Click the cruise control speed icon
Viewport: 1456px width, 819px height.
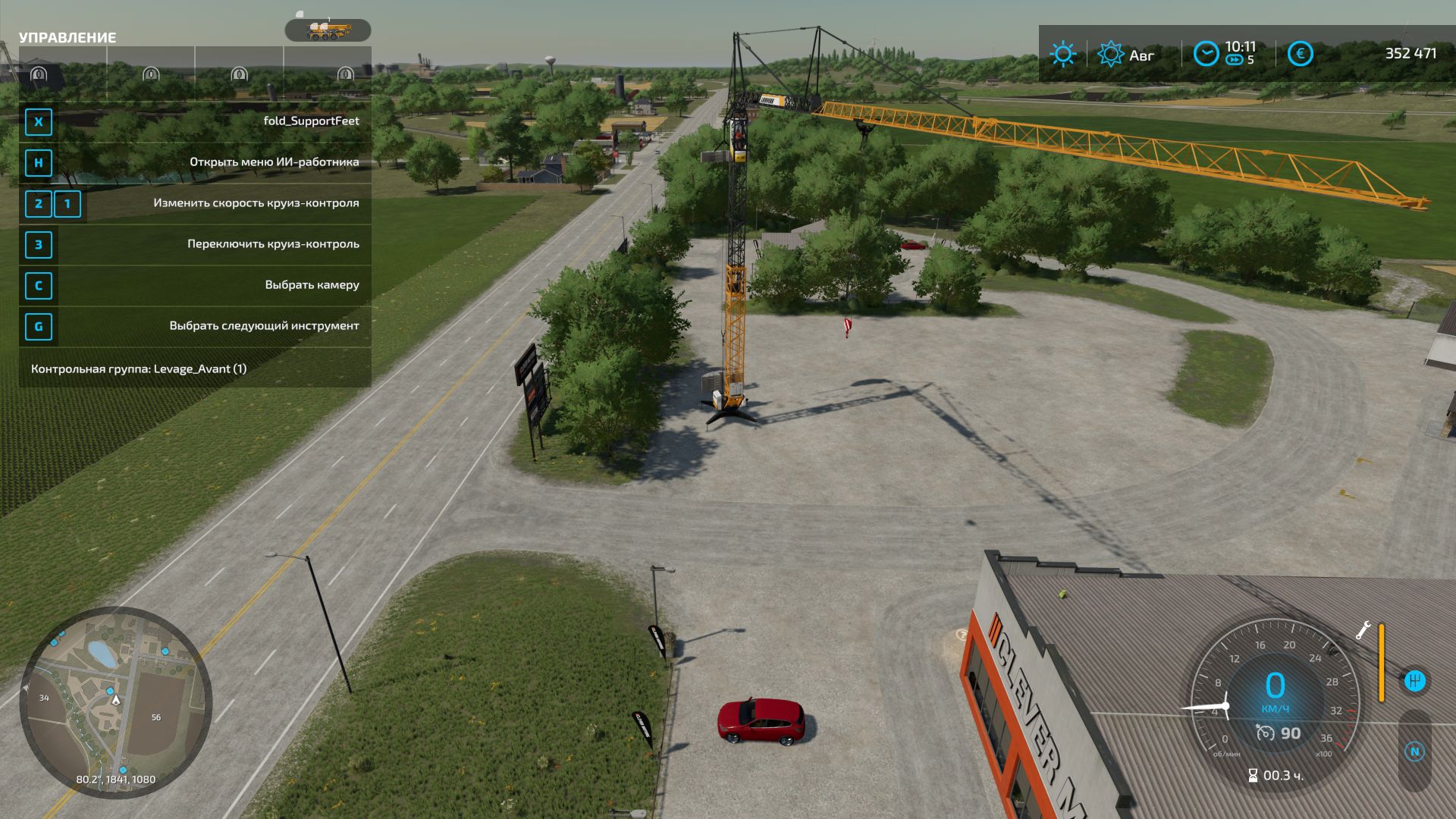point(1265,733)
